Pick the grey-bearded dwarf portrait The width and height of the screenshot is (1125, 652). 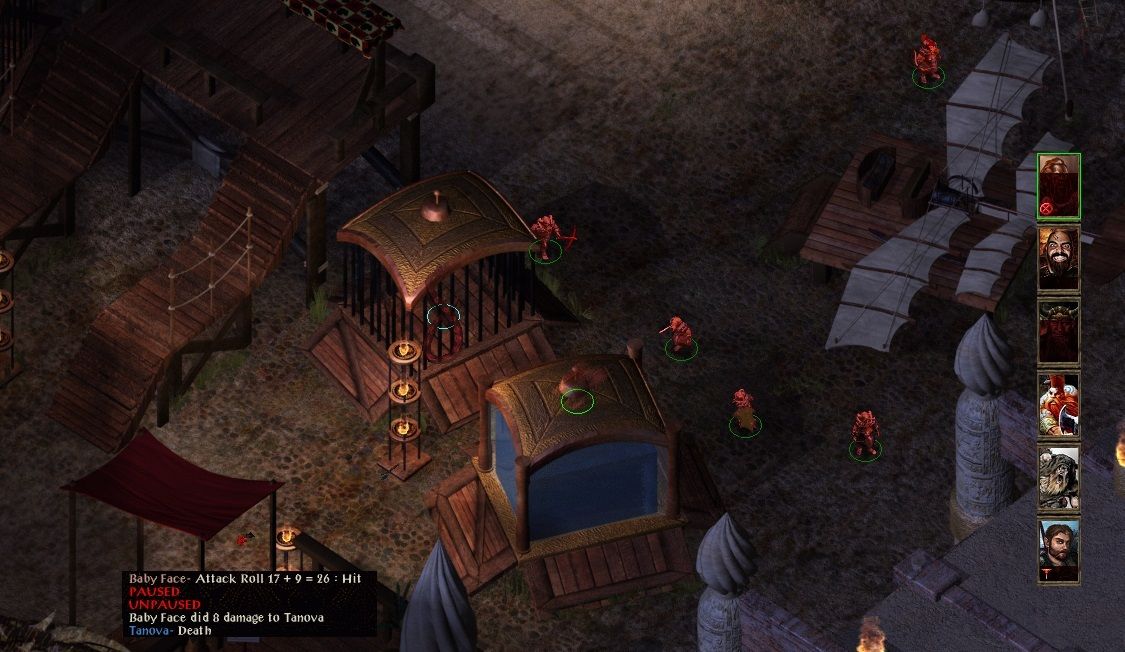1058,477
